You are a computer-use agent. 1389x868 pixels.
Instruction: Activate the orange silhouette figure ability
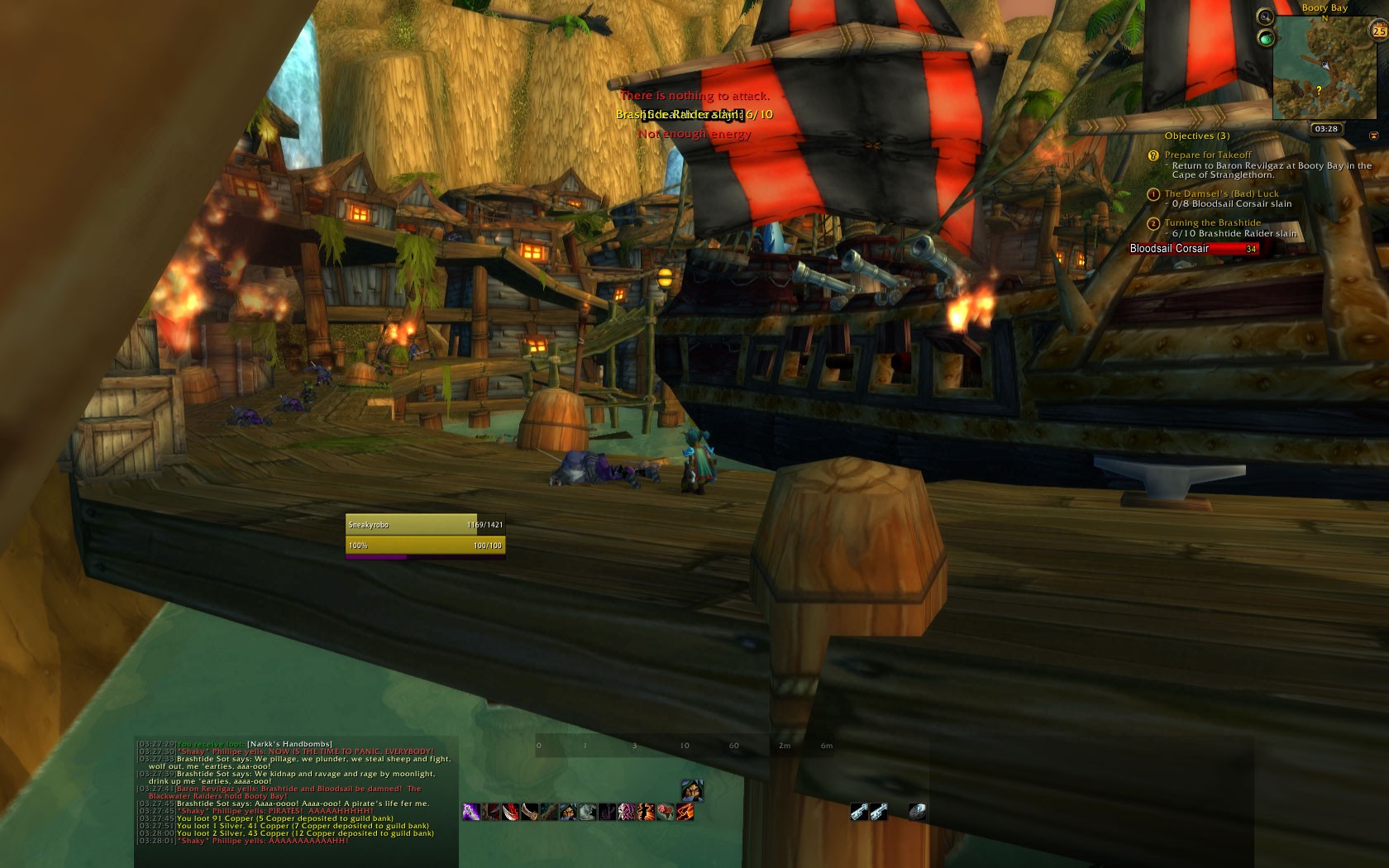[x=646, y=812]
